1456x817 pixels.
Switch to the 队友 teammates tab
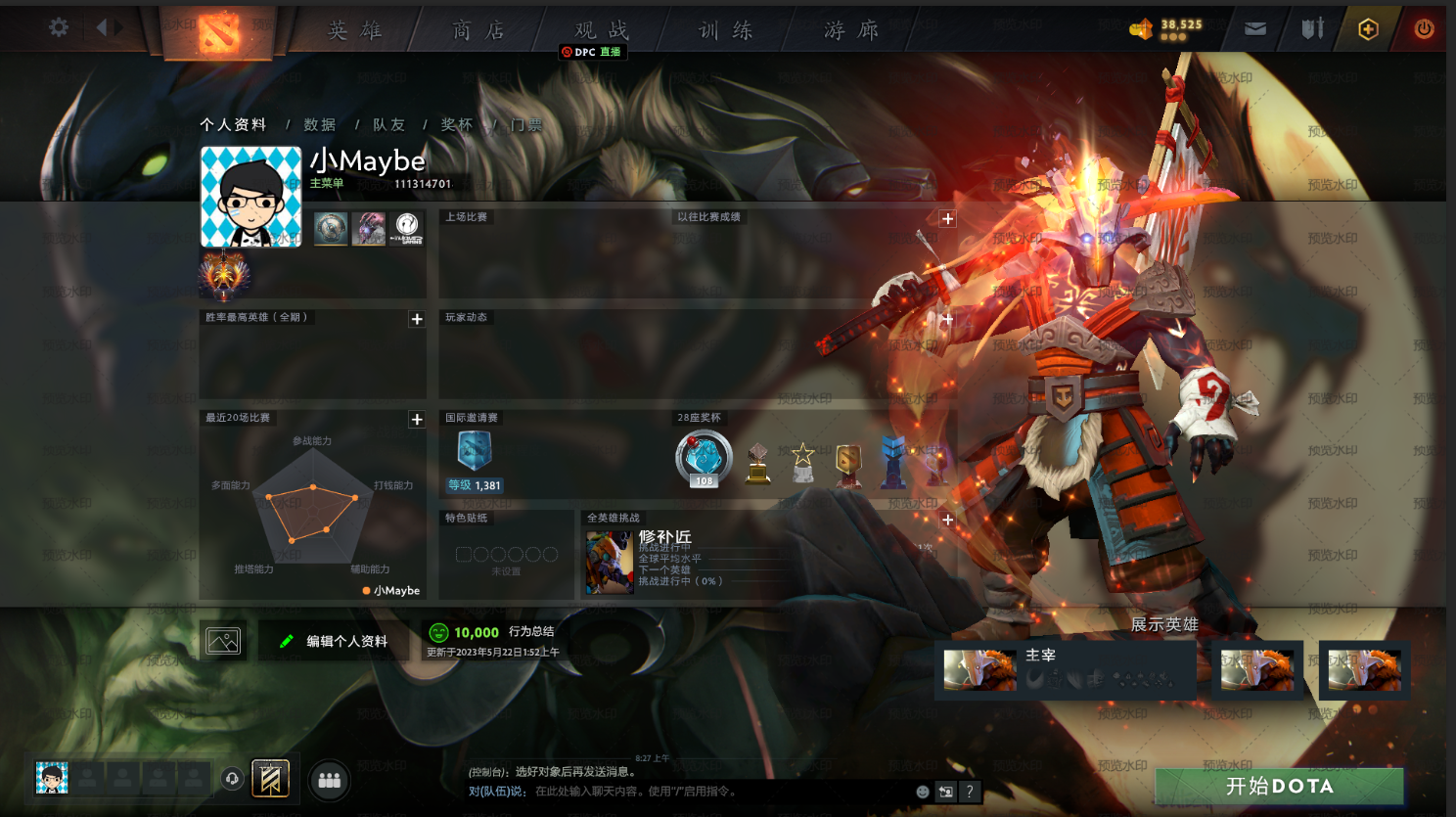pyautogui.click(x=388, y=125)
